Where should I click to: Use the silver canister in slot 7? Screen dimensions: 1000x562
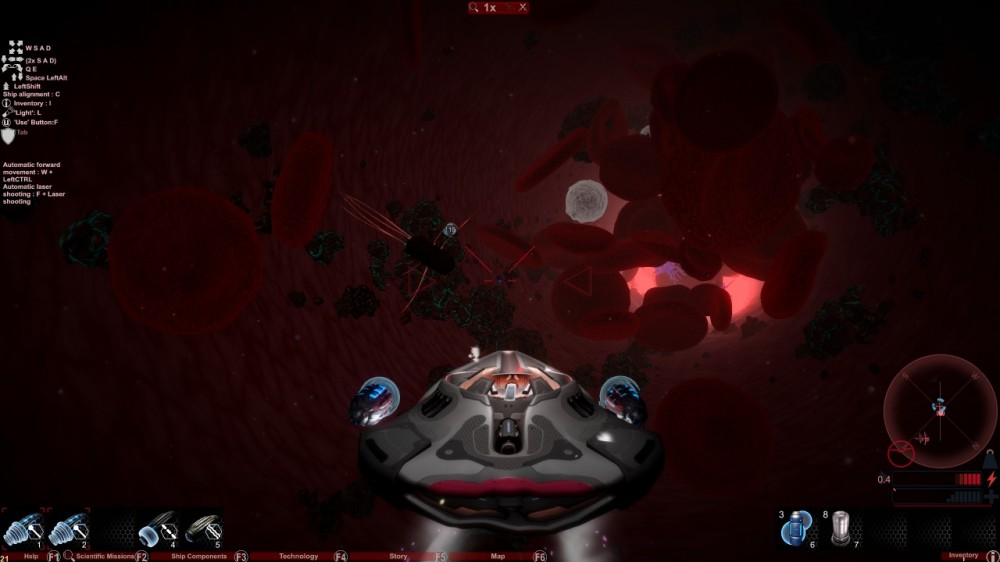(841, 528)
